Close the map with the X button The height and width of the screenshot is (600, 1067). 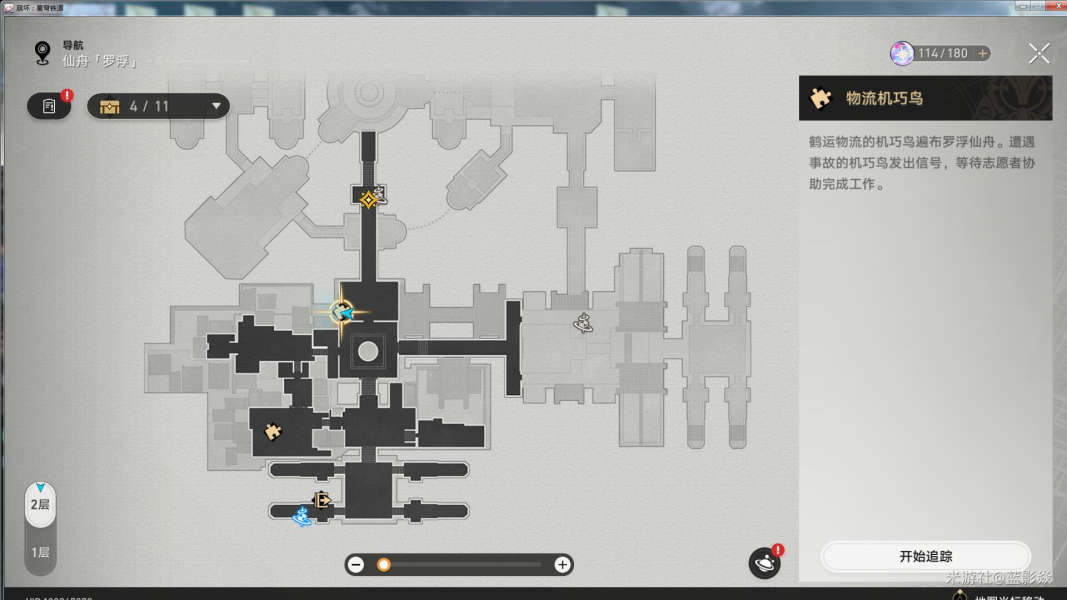(x=1039, y=54)
